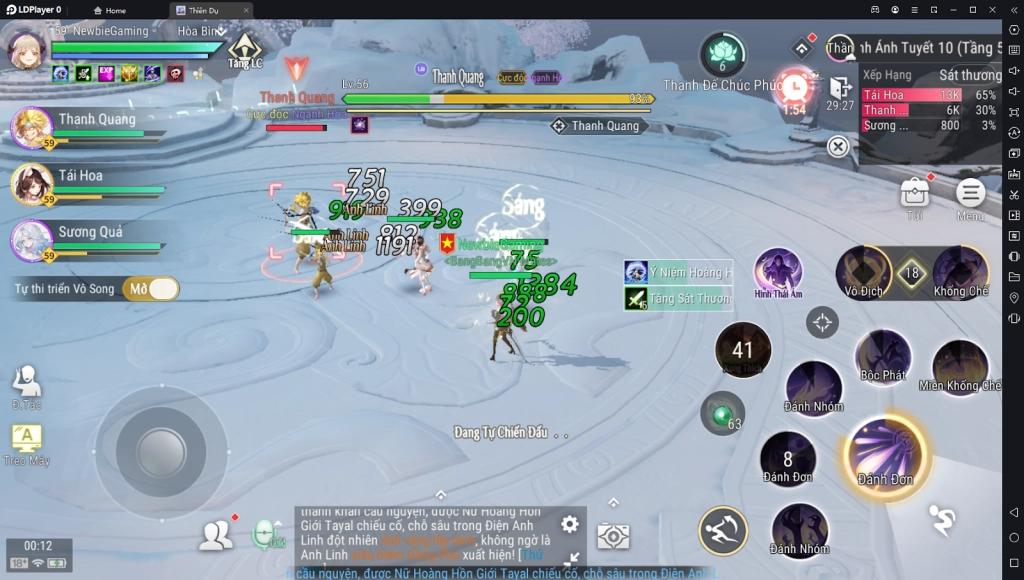Viewport: 1024px width, 580px height.
Task: Toggle the Tự thi triển Vô Song switch
Action: coord(151,289)
